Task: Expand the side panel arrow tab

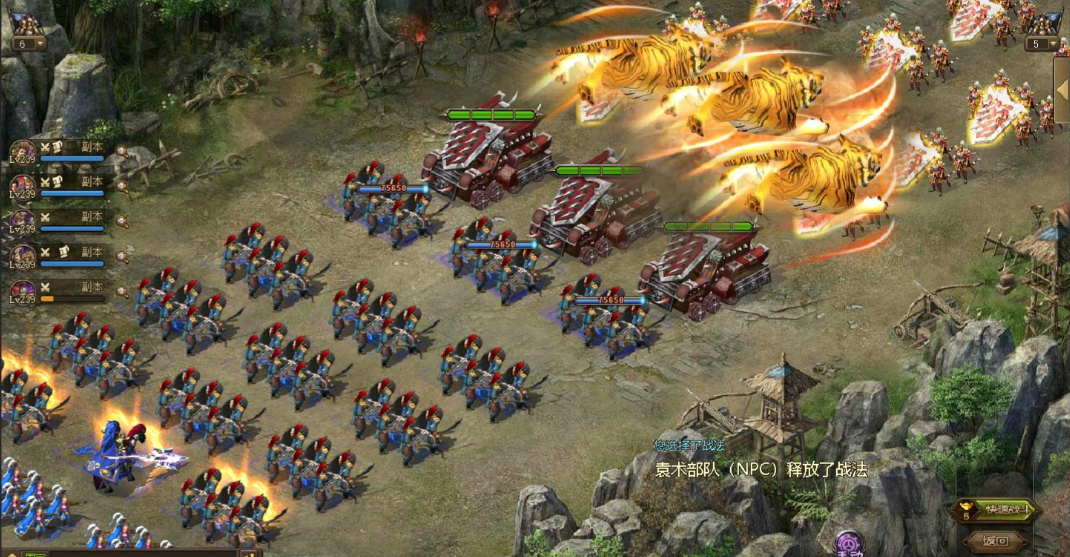Action: tap(1062, 90)
